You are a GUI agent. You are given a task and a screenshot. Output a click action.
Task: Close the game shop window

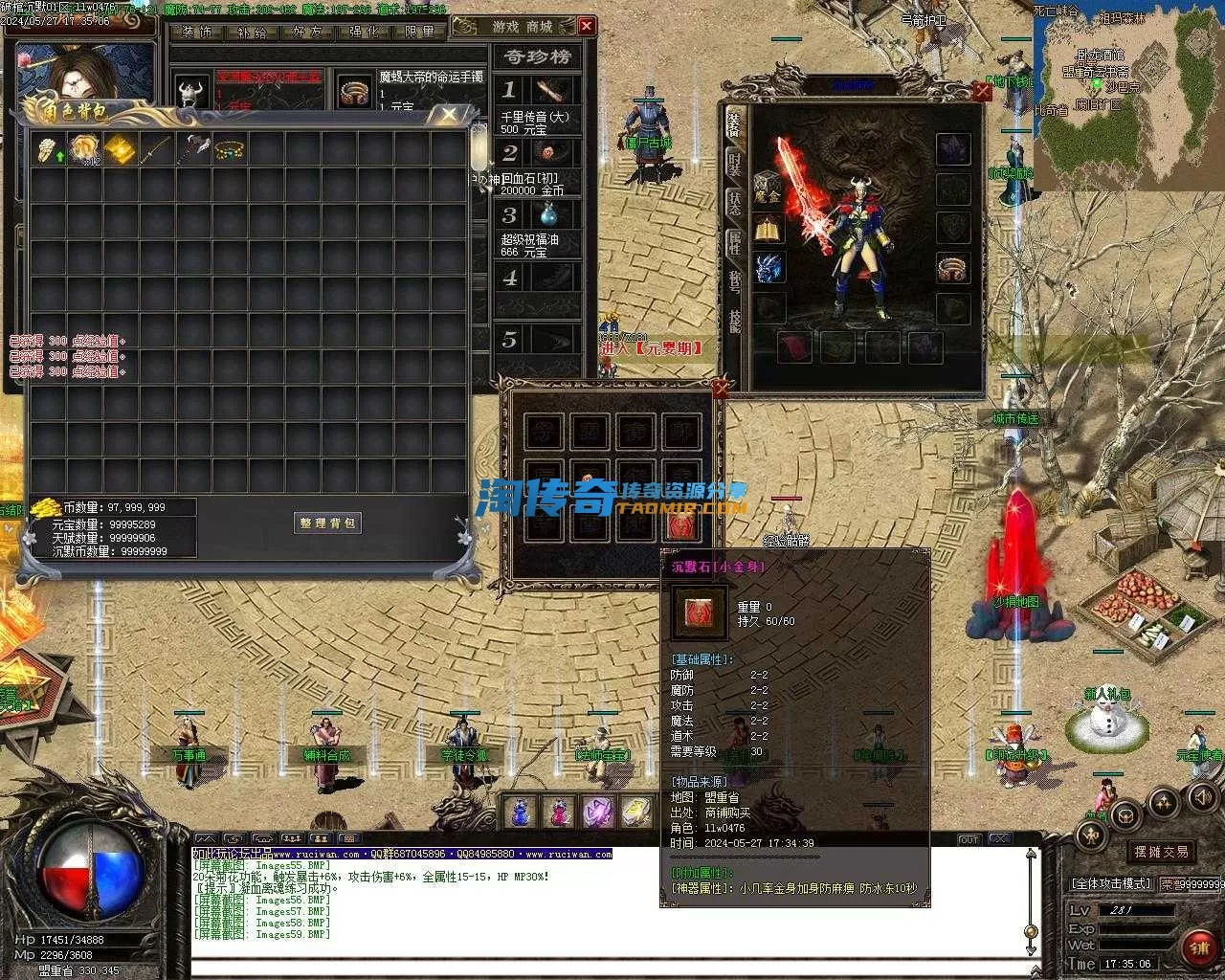pos(587,26)
